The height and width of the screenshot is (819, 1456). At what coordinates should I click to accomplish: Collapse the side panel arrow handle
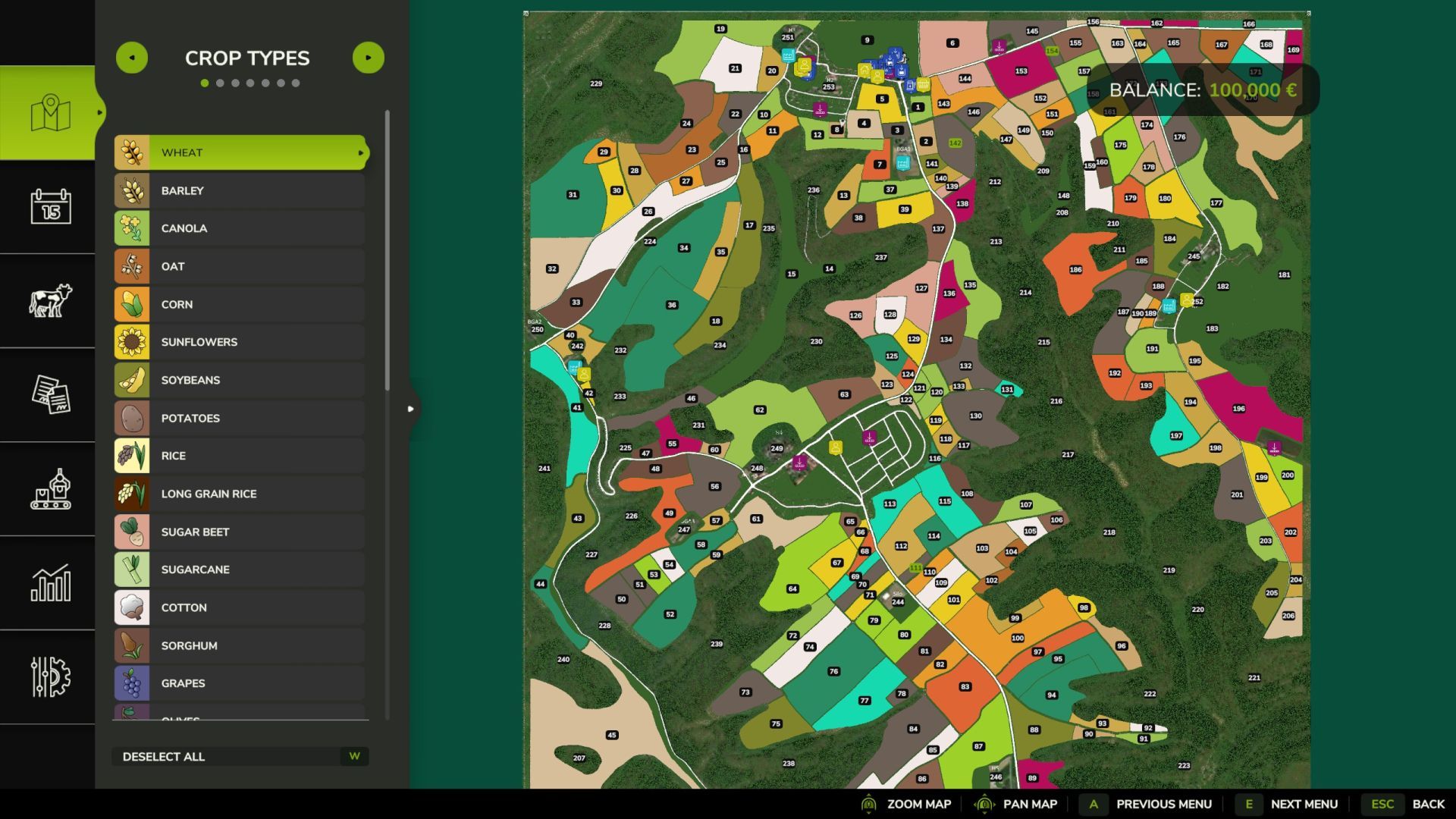coord(410,409)
